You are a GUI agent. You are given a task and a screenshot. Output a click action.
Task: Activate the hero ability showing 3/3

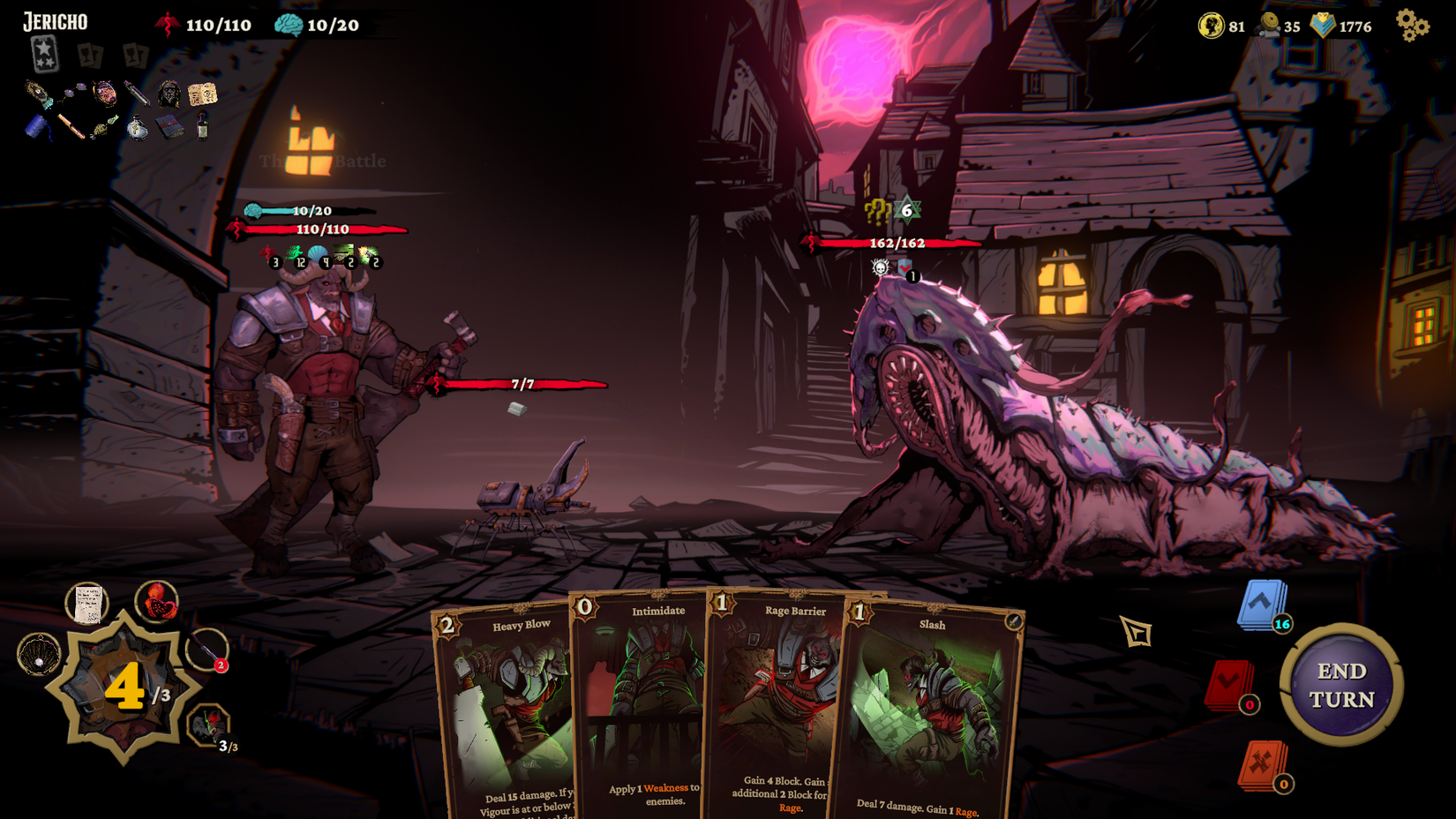(x=209, y=726)
